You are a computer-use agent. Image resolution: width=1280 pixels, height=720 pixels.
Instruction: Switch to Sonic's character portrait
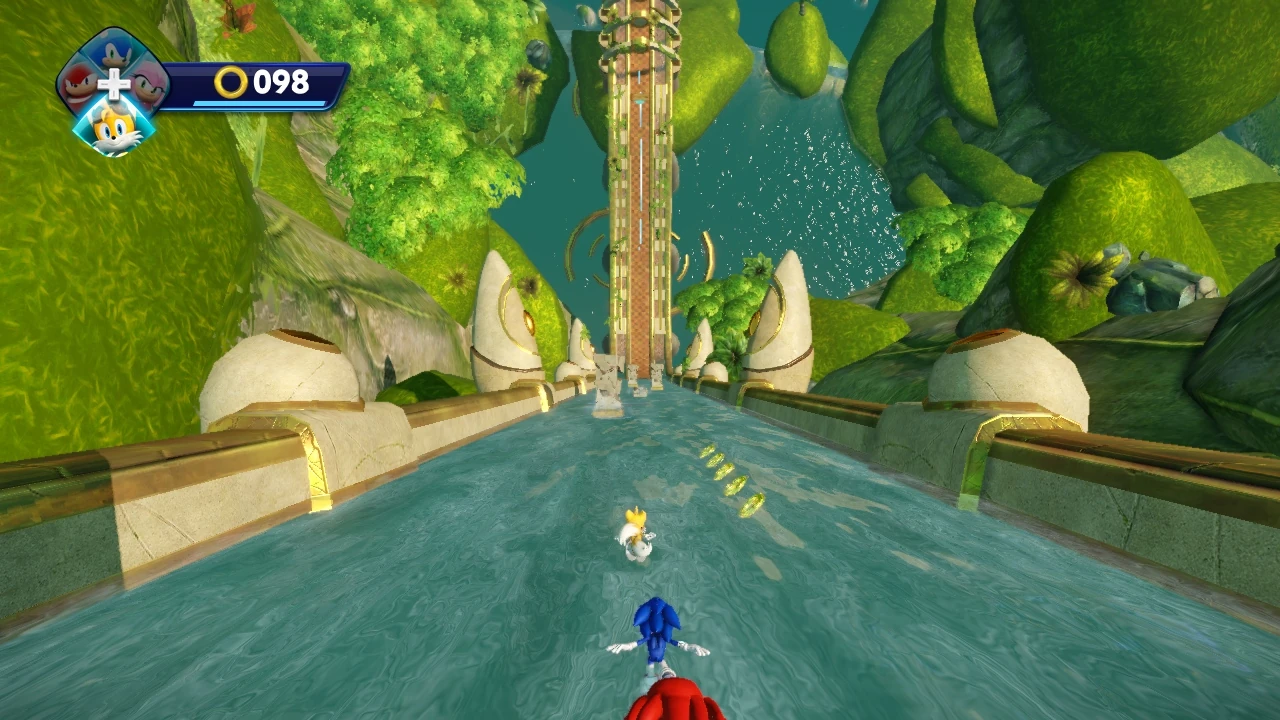pos(111,52)
